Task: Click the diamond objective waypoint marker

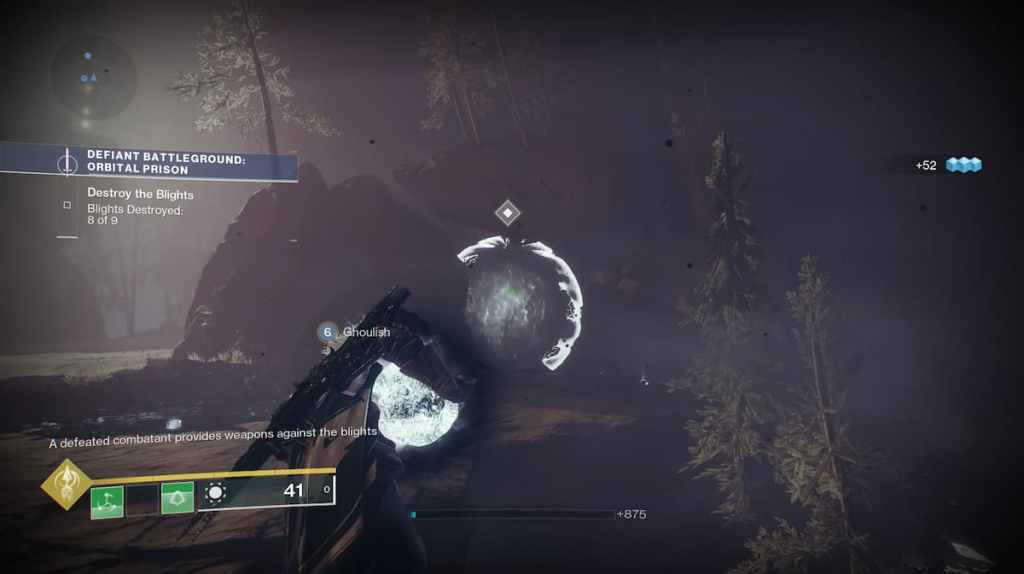Action: point(508,212)
